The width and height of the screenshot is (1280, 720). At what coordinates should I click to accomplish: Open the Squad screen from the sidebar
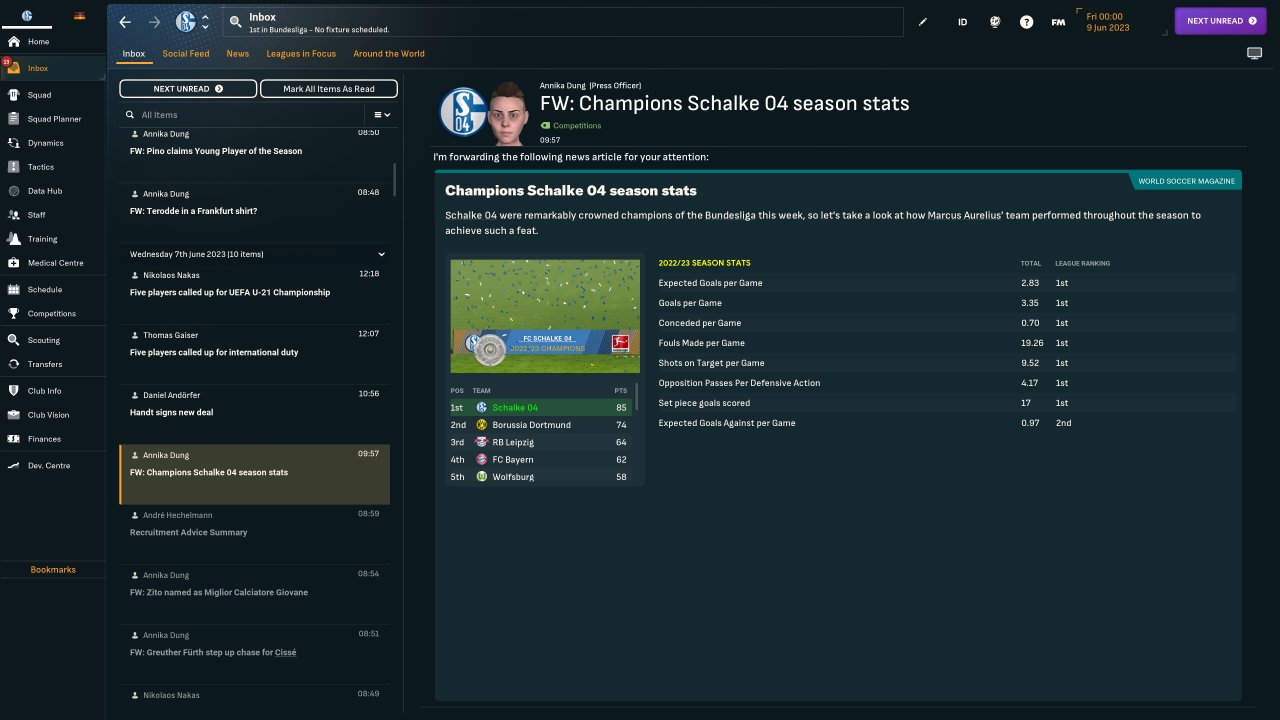point(40,95)
